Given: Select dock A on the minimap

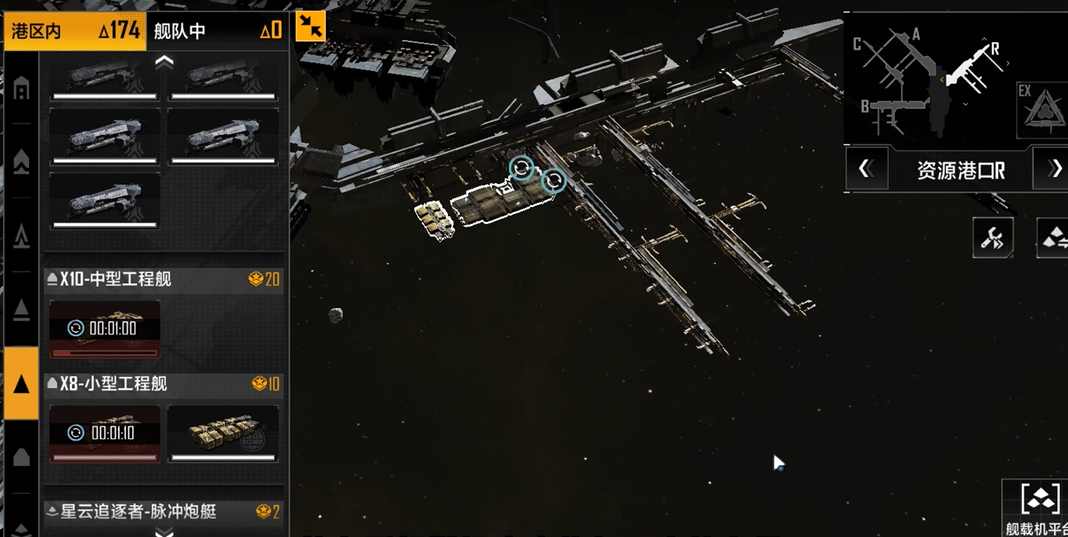Looking at the screenshot, I should (915, 35).
